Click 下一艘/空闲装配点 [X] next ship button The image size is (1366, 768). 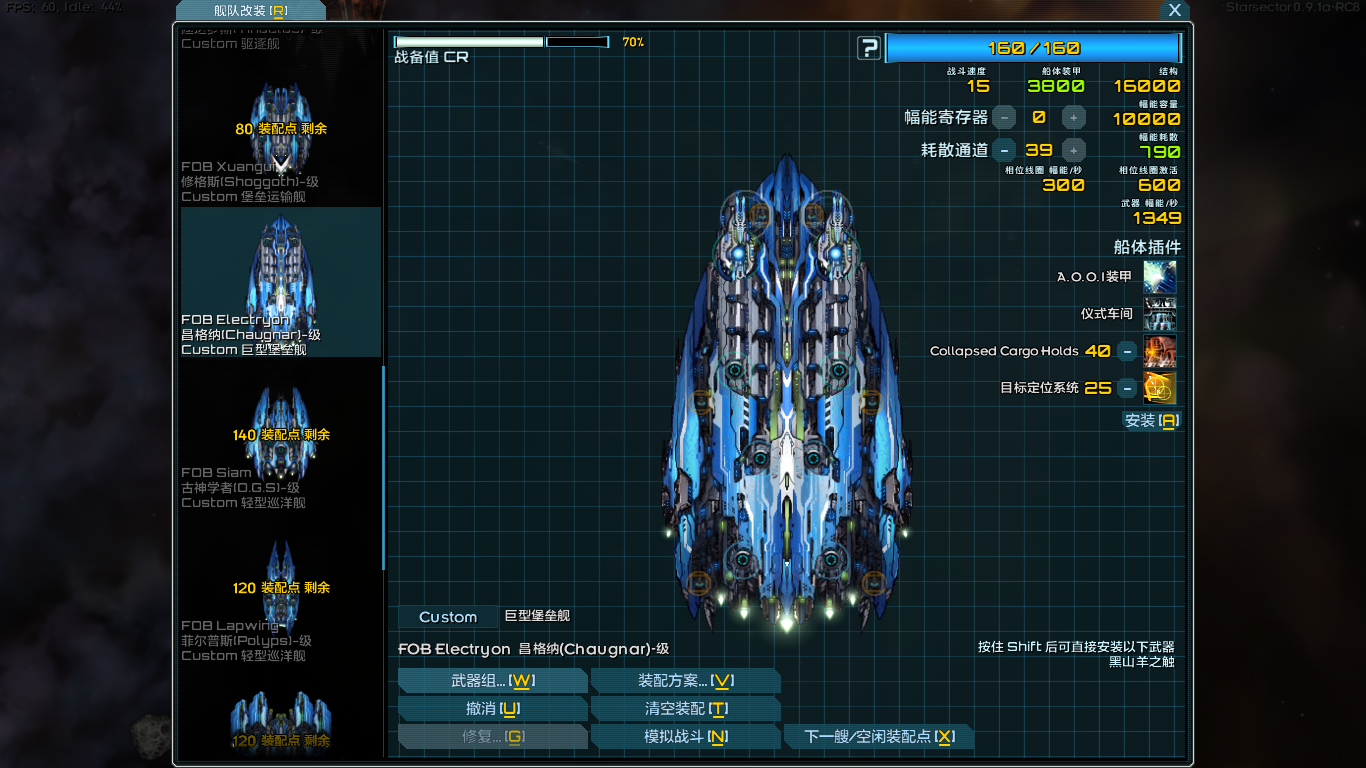coord(879,736)
